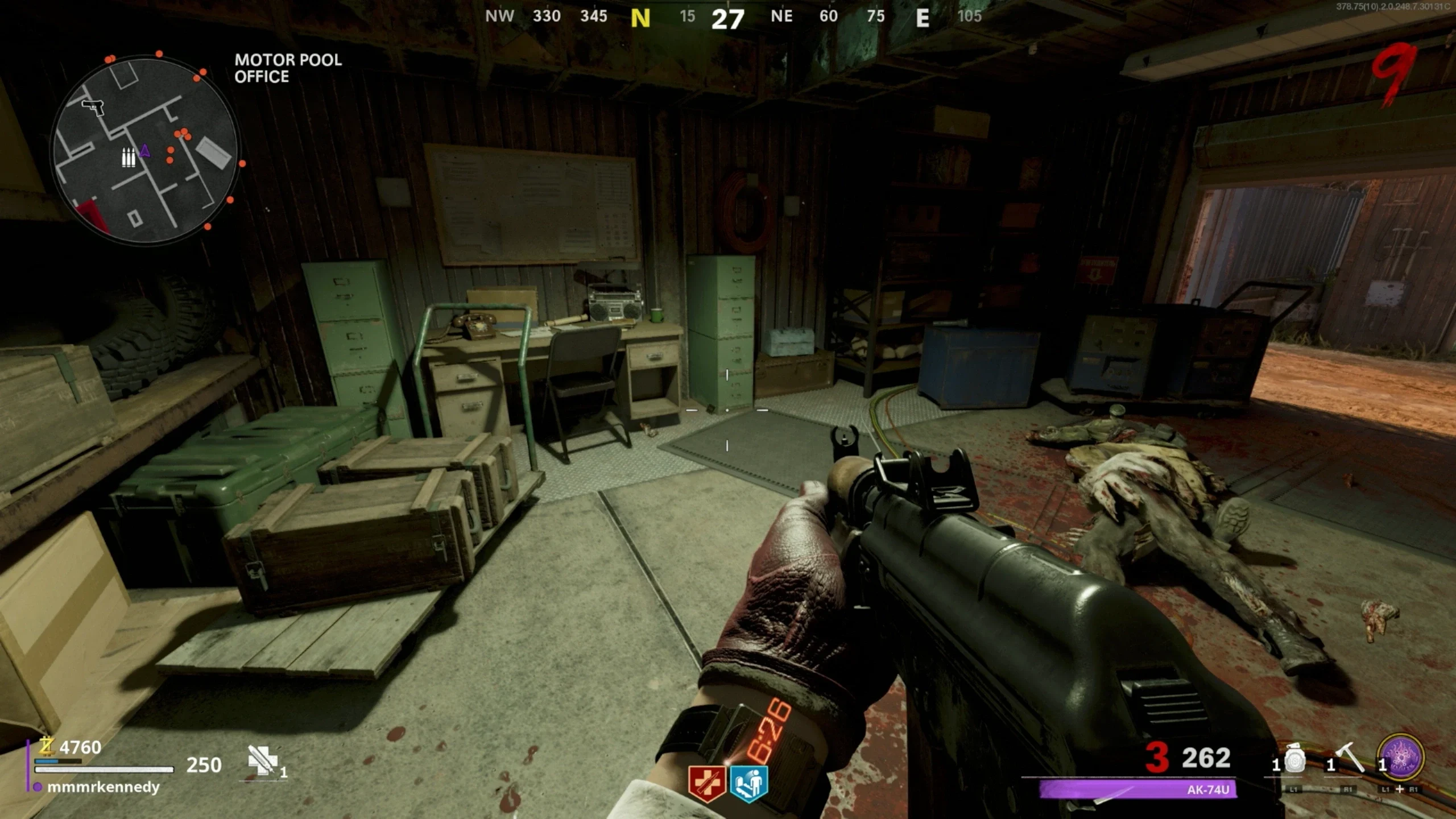The width and height of the screenshot is (1456, 819).
Task: Select the ammo bullets marker on the minimap
Action: coord(129,158)
